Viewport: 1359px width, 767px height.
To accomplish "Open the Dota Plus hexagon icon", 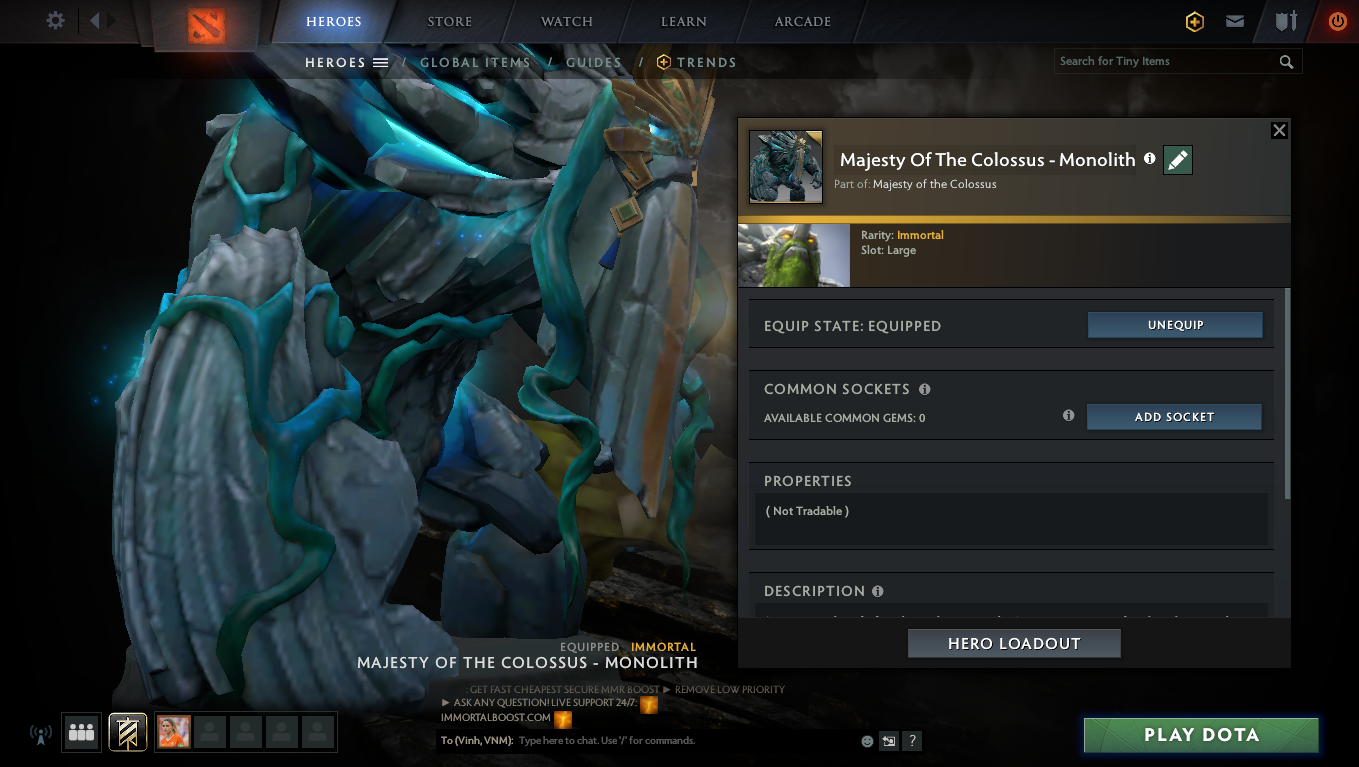I will click(1194, 21).
